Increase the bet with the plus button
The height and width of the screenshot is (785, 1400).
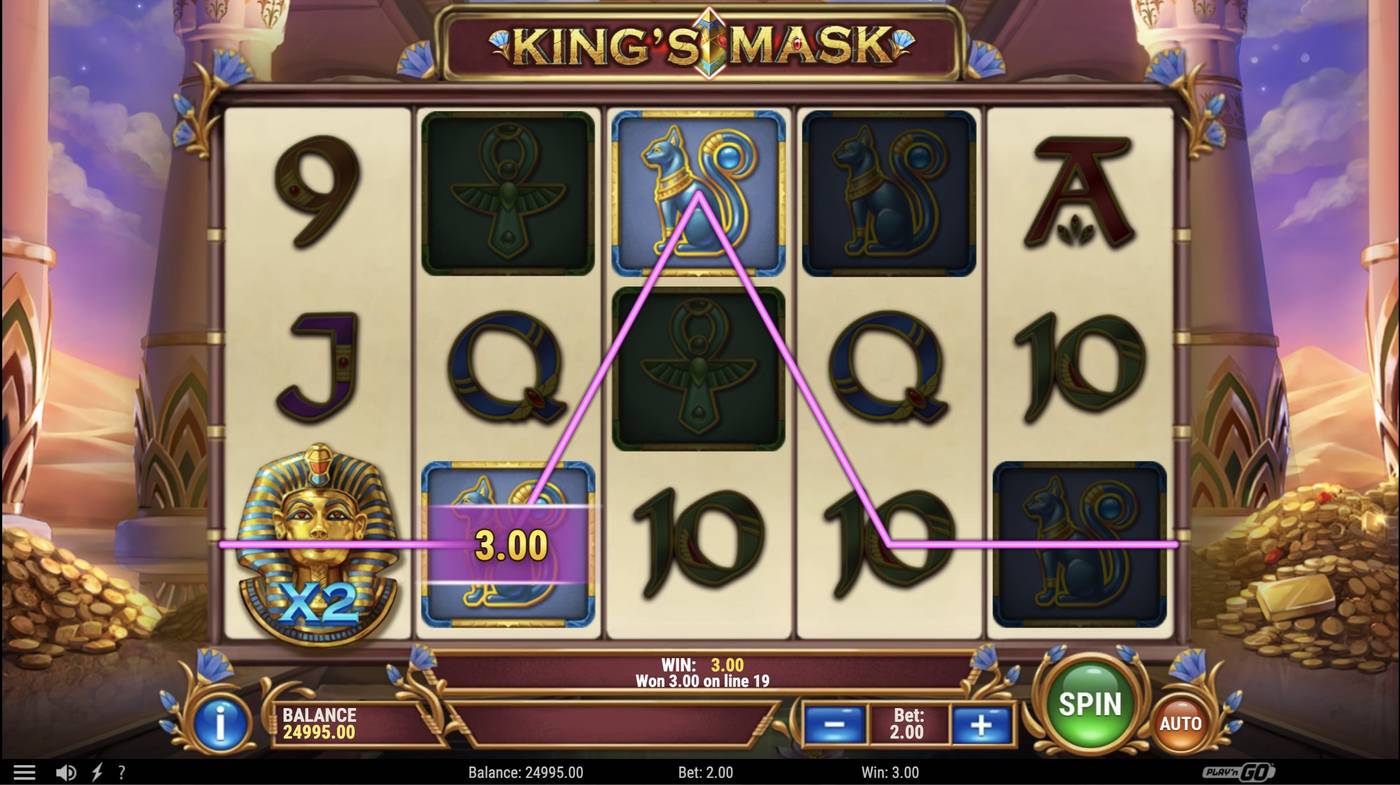pyautogui.click(x=980, y=723)
